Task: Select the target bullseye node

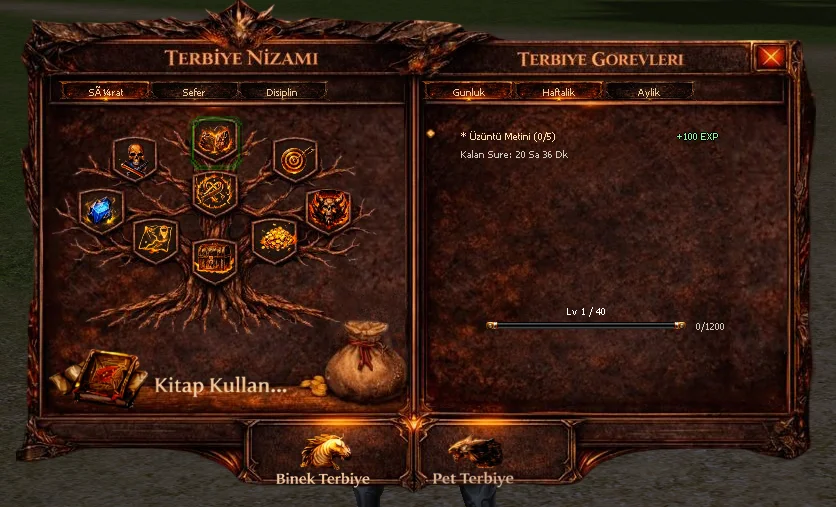Action: (x=294, y=158)
